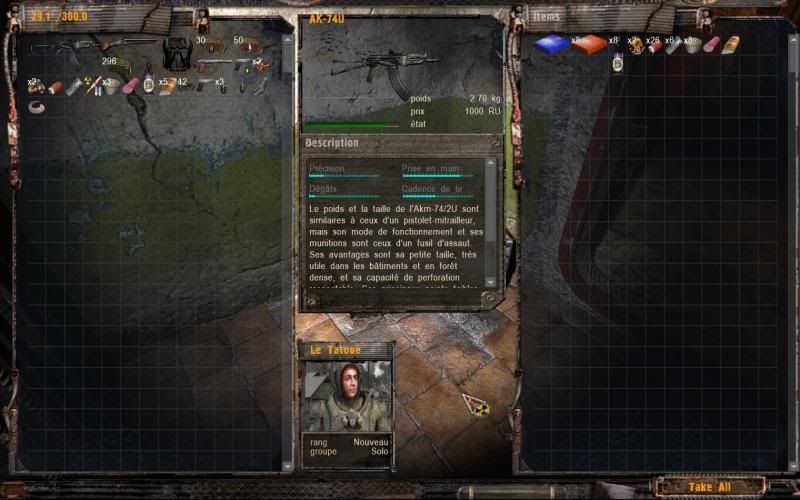Click the Description panel scrollbar
This screenshot has height=500, width=800.
490,230
